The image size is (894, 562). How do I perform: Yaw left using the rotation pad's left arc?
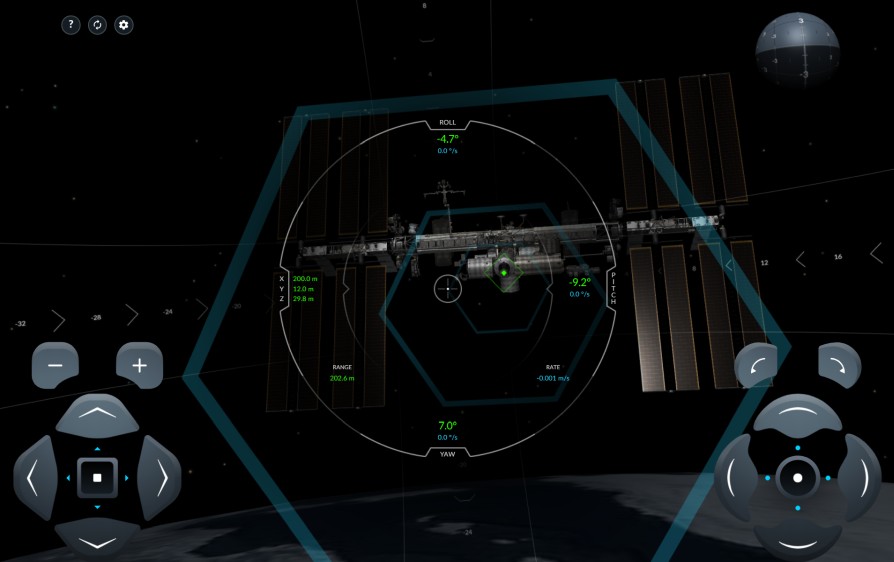pos(734,478)
